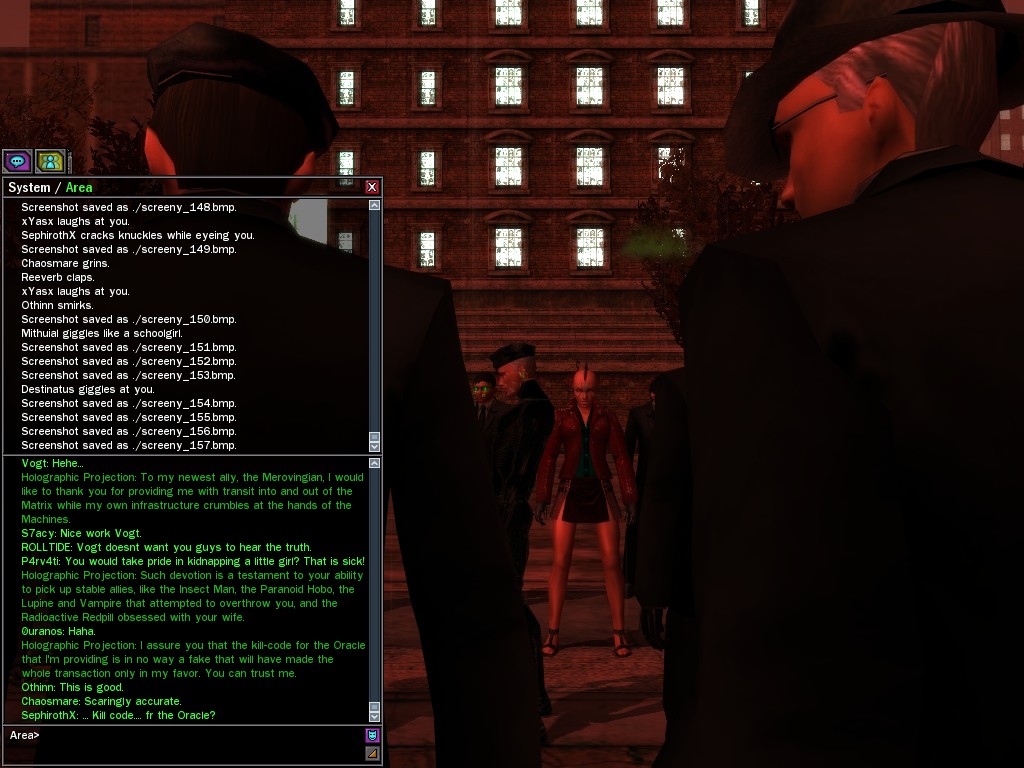Open the yellow team members icon

(x=50, y=160)
